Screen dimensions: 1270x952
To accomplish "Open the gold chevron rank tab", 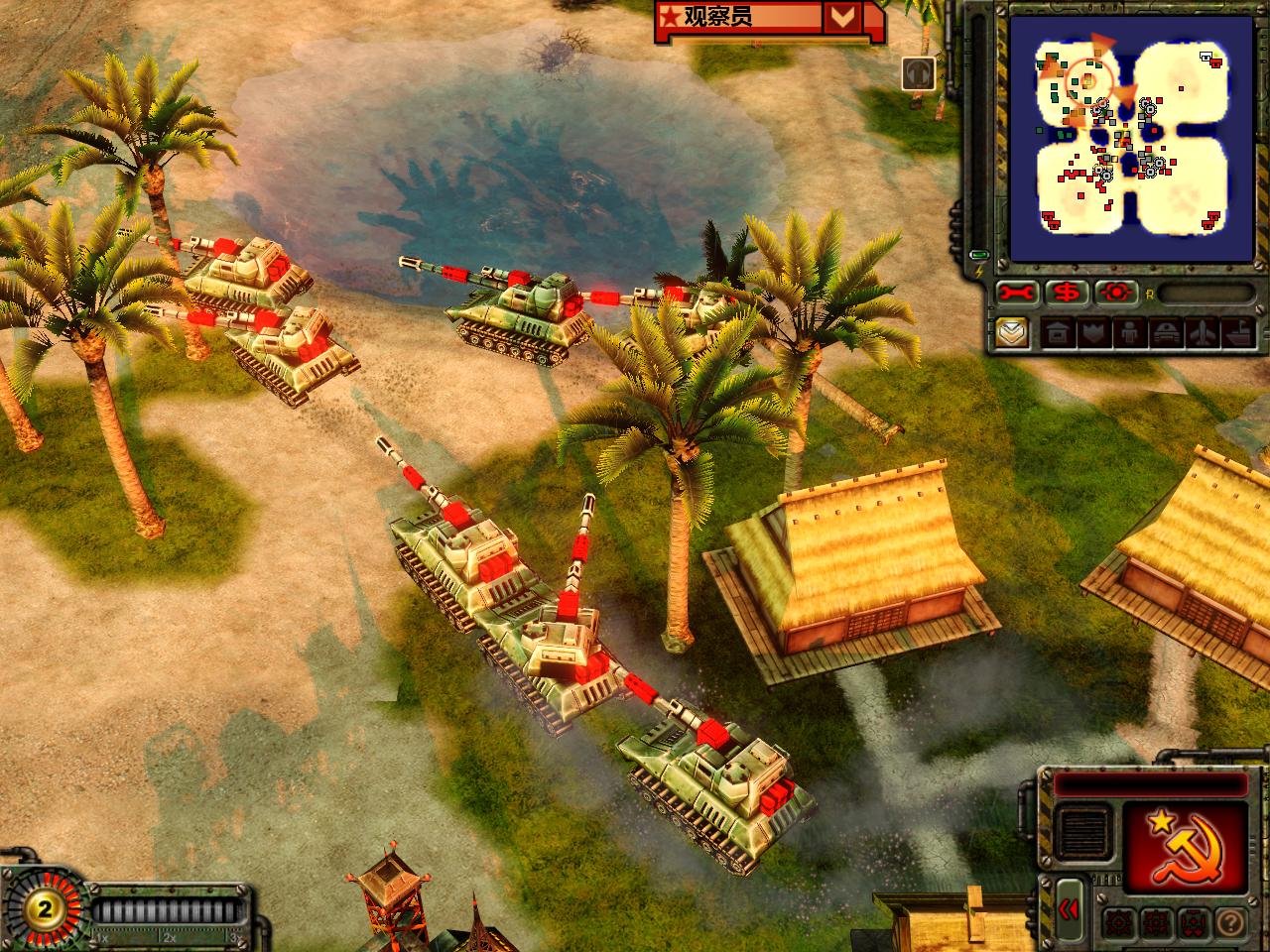I will coord(1012,332).
